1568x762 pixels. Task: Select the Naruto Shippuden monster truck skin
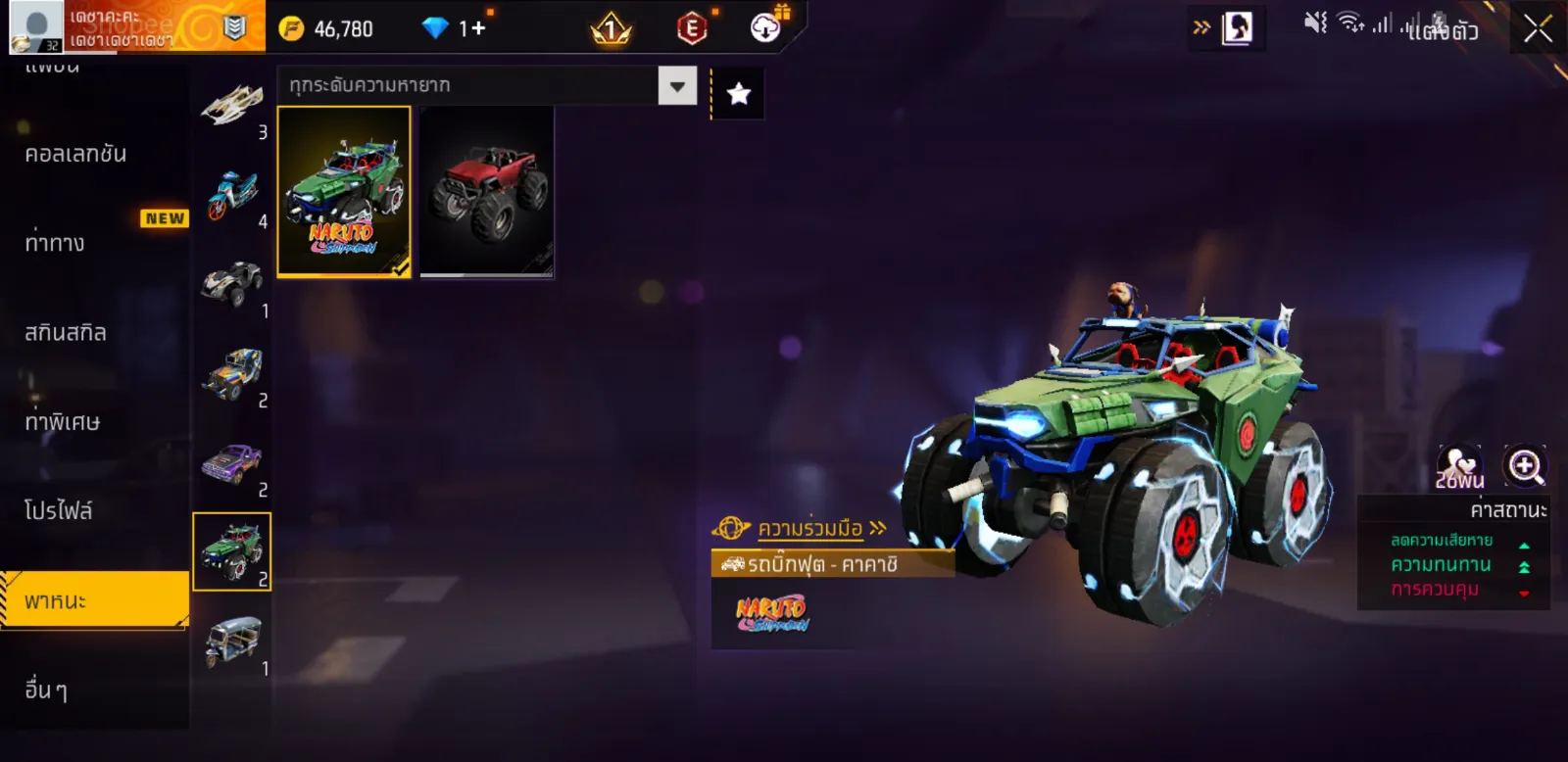[344, 192]
